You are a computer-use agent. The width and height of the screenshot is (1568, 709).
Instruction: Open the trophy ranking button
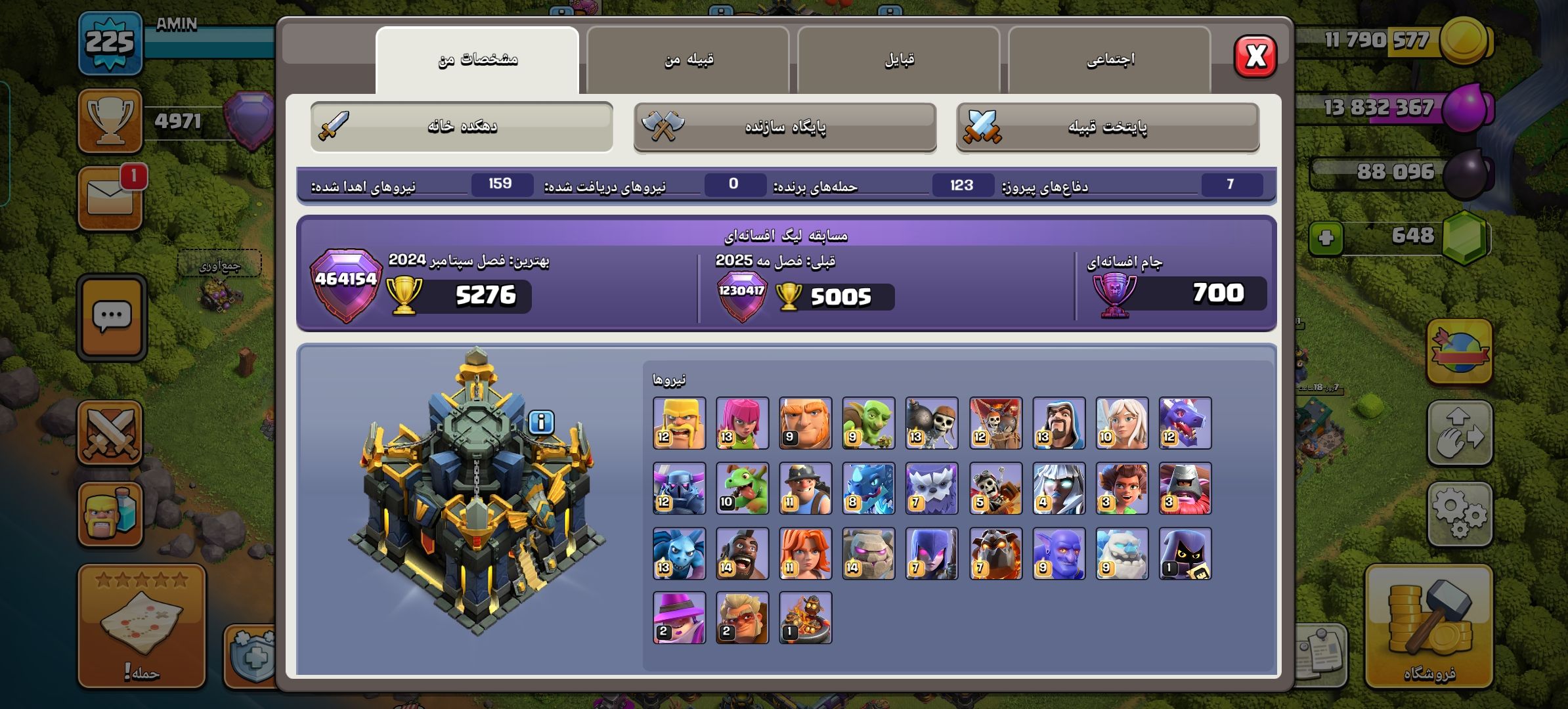pyautogui.click(x=110, y=121)
